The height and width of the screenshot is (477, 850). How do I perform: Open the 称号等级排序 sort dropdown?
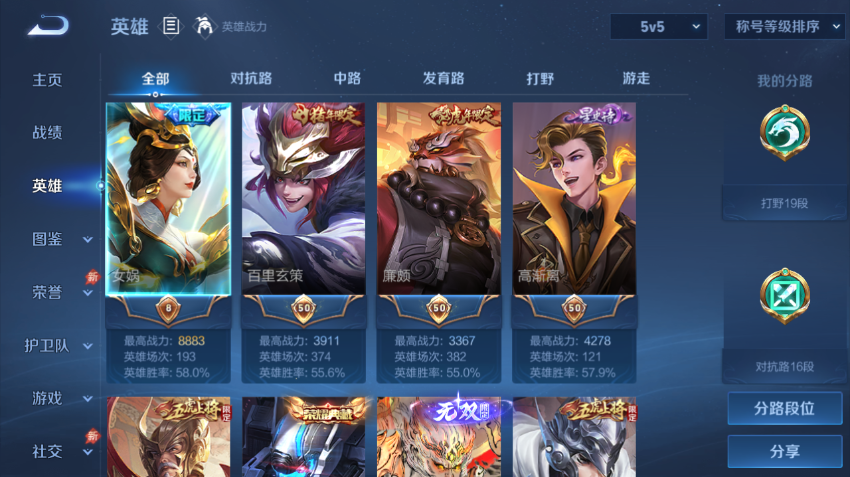coord(785,27)
